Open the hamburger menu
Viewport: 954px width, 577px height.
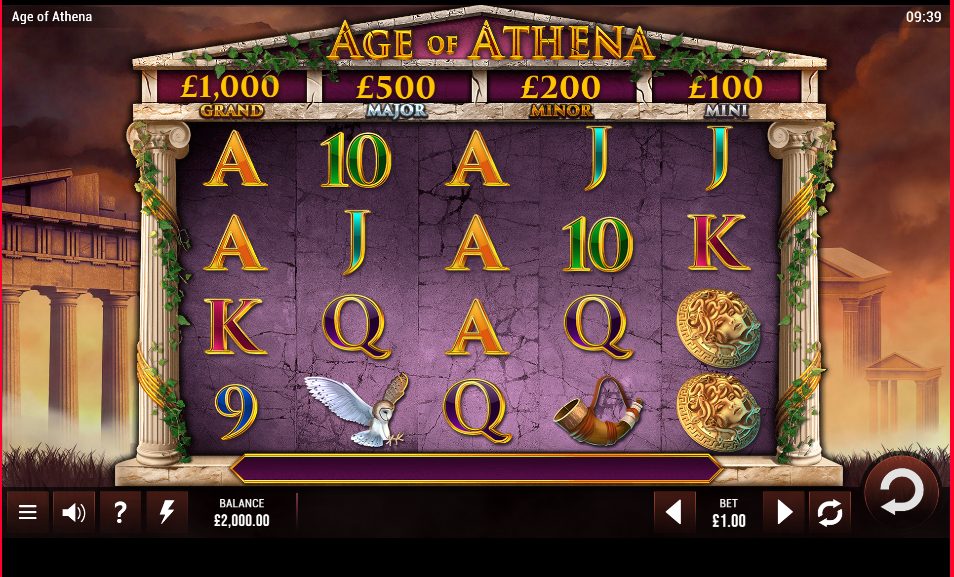(28, 513)
